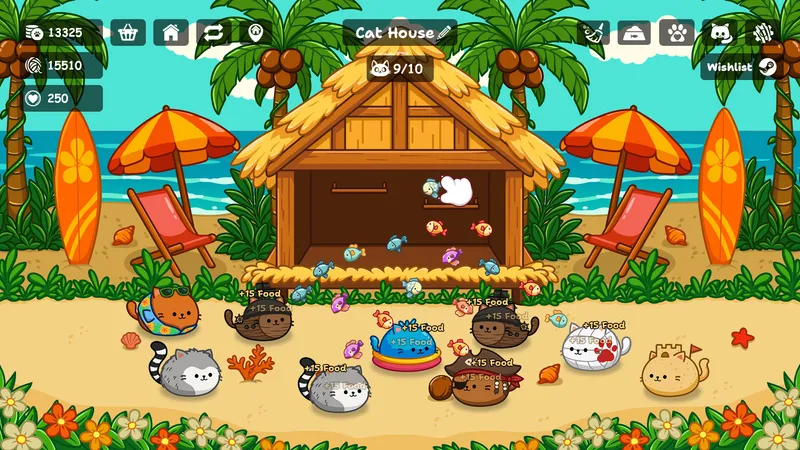Toggle the paw heart button
This screenshot has width=800, height=450.
coord(677,33)
